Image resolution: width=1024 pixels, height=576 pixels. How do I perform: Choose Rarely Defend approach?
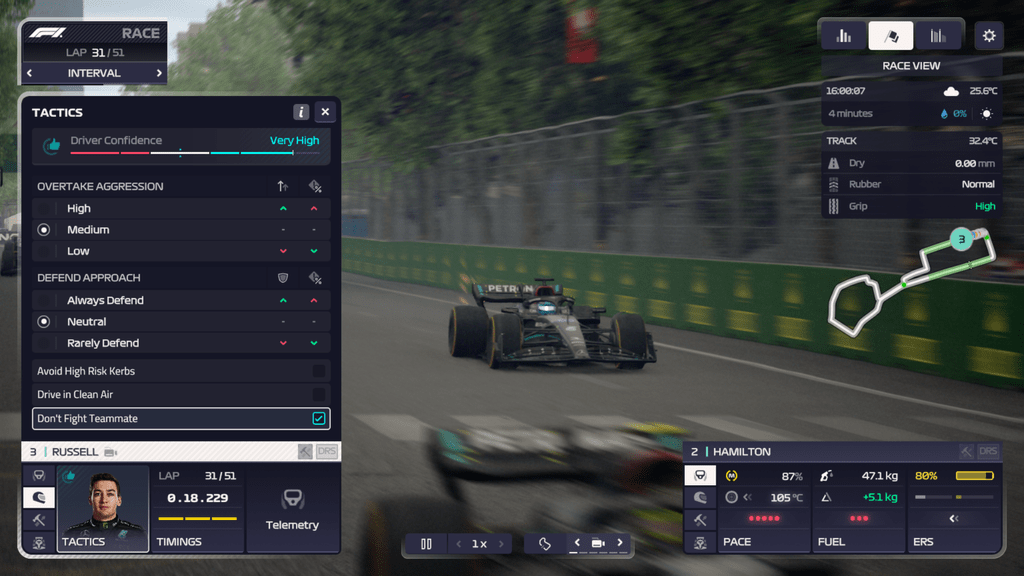(x=44, y=343)
